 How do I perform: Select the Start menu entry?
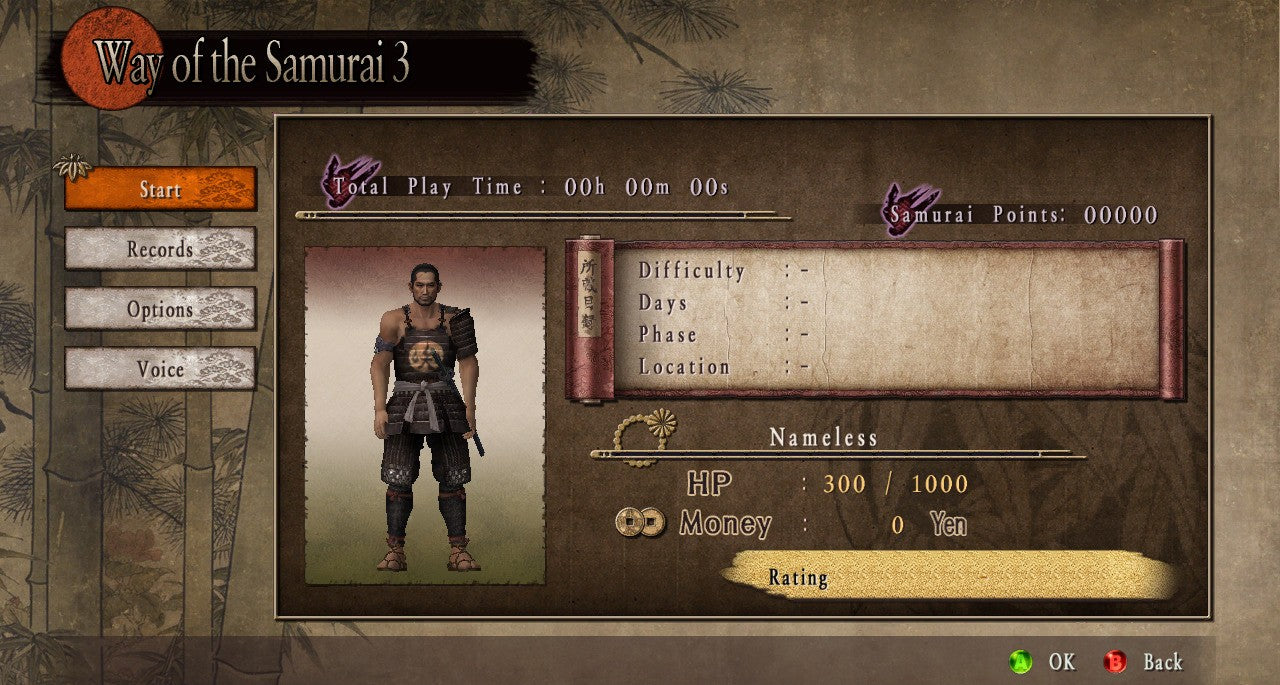(x=160, y=189)
